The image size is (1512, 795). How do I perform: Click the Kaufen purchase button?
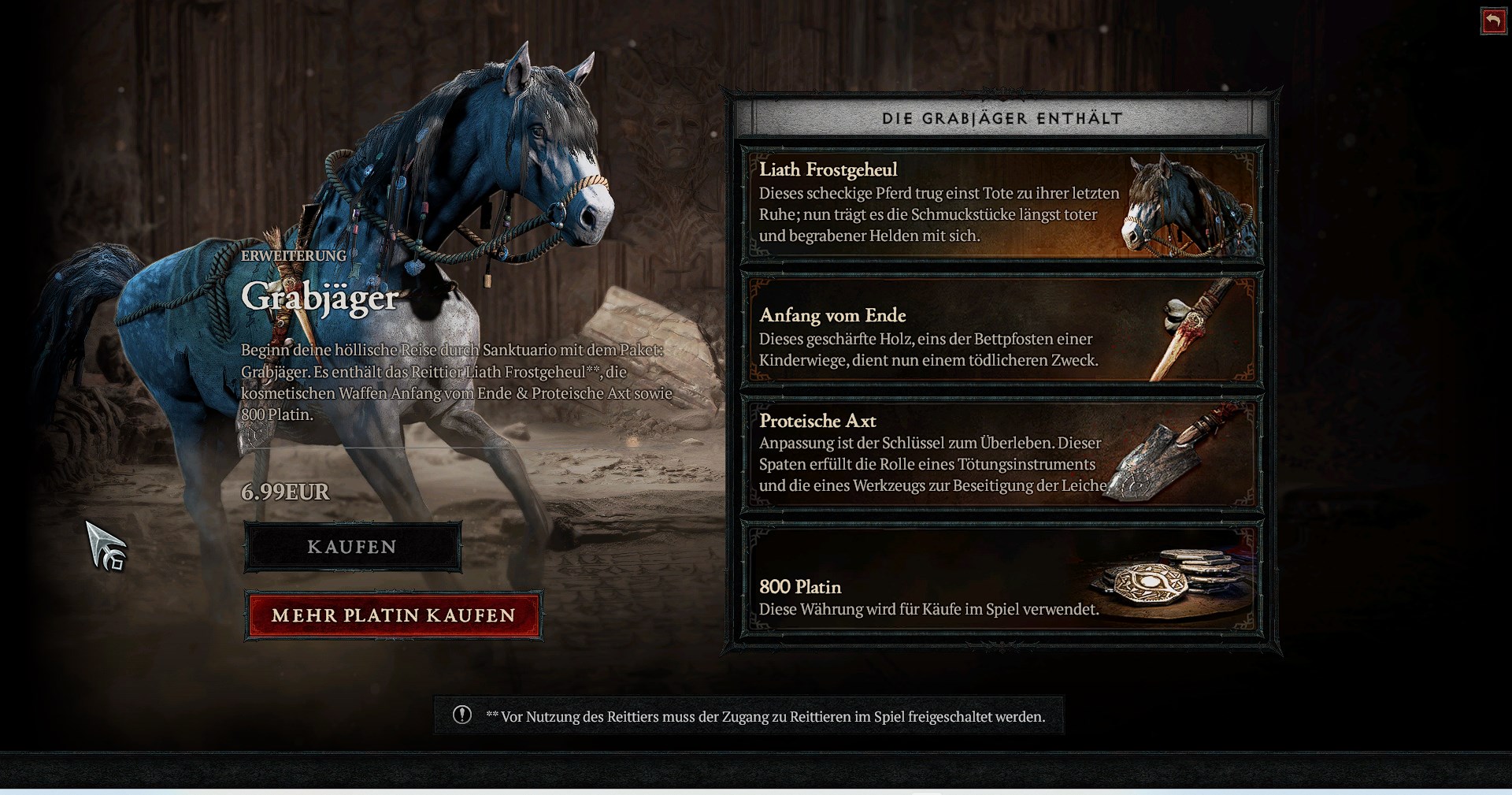(352, 547)
